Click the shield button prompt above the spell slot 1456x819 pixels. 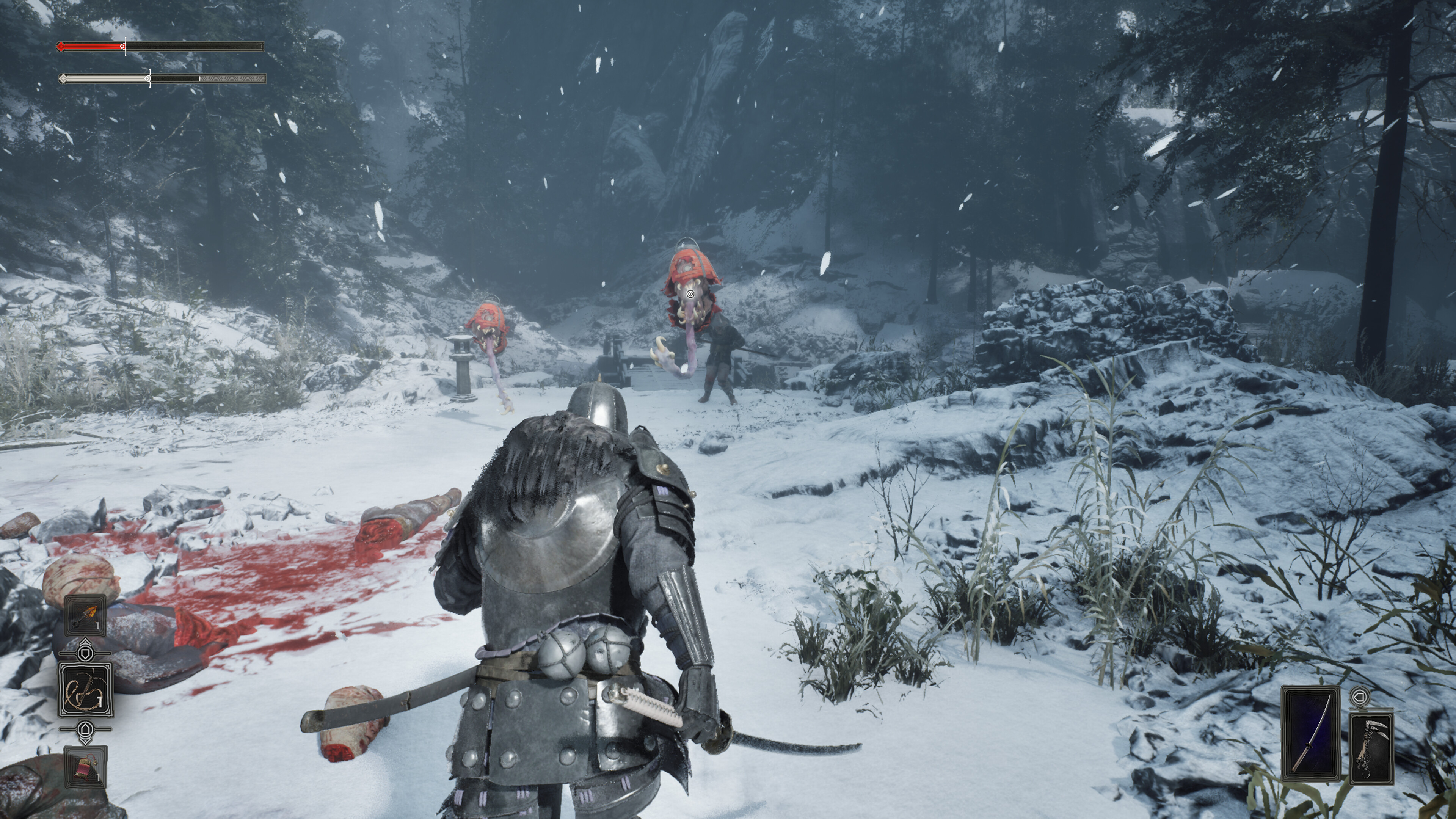click(85, 654)
